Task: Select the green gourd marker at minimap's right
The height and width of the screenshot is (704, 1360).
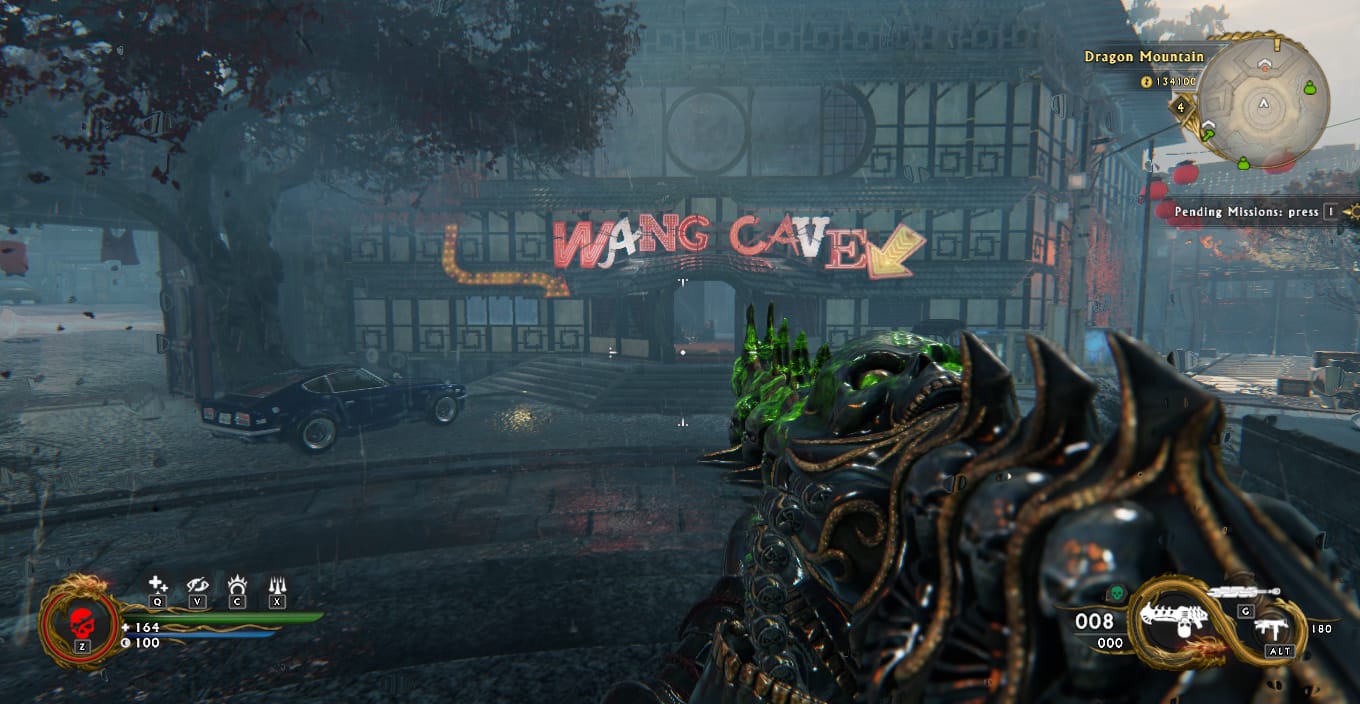Action: click(1308, 90)
